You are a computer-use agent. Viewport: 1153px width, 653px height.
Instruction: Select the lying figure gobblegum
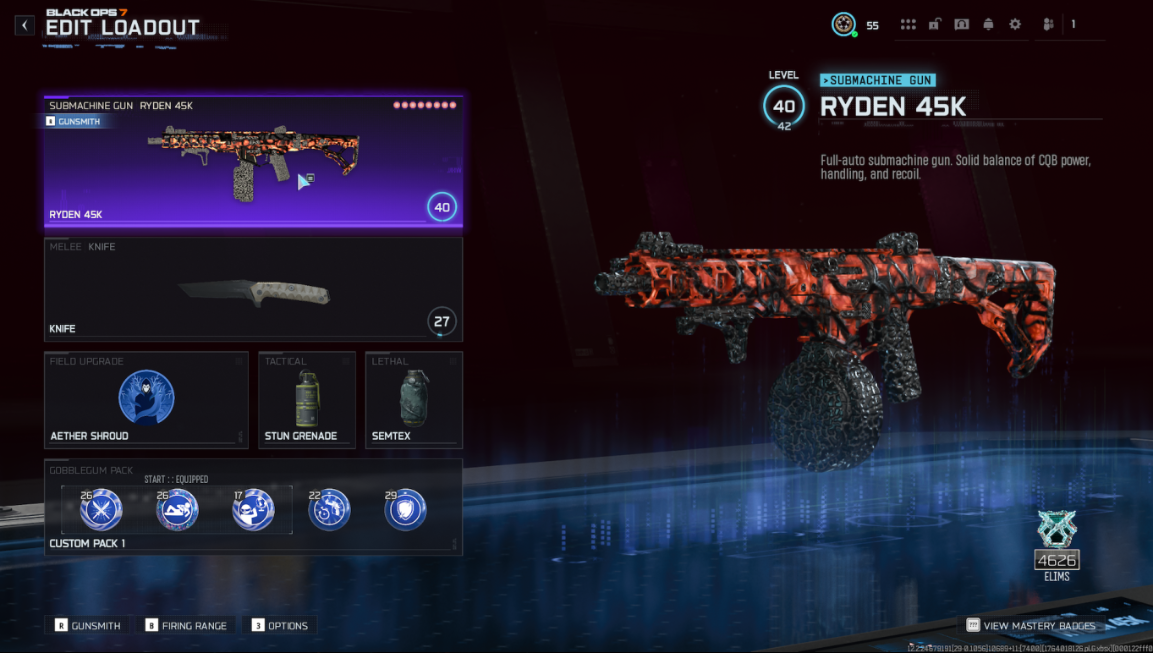pyautogui.click(x=177, y=510)
